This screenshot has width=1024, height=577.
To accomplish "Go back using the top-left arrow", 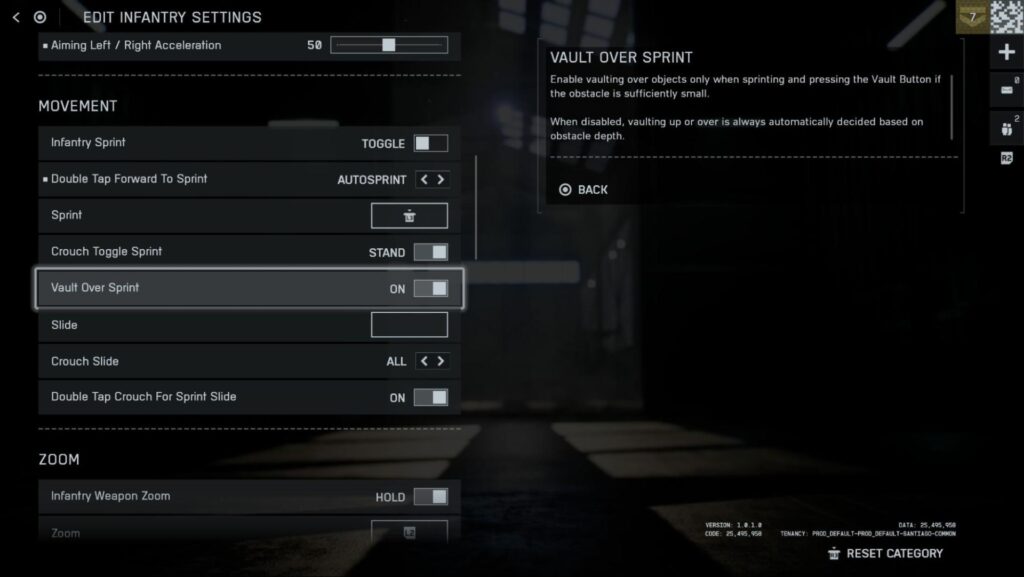I will [16, 17].
